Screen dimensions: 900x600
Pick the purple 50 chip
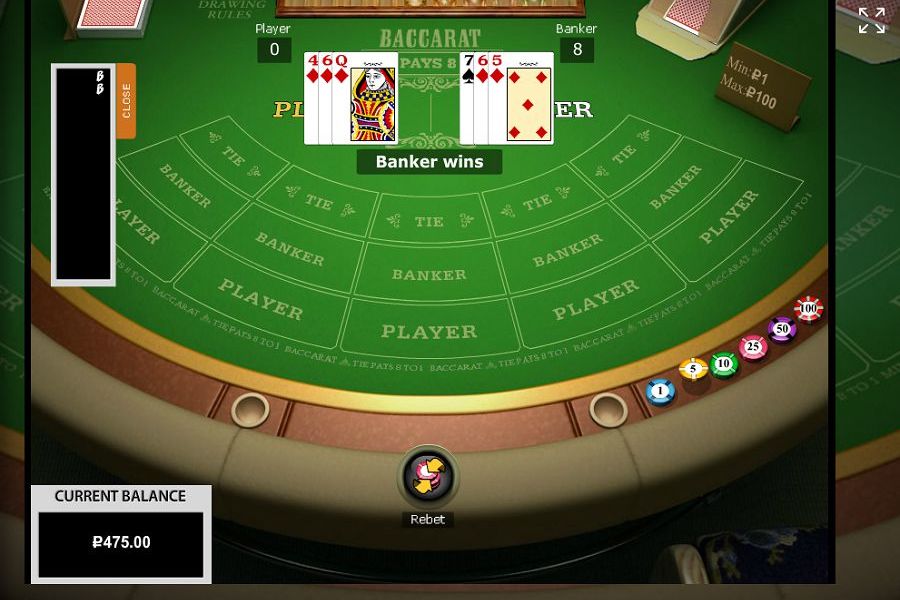pos(781,329)
